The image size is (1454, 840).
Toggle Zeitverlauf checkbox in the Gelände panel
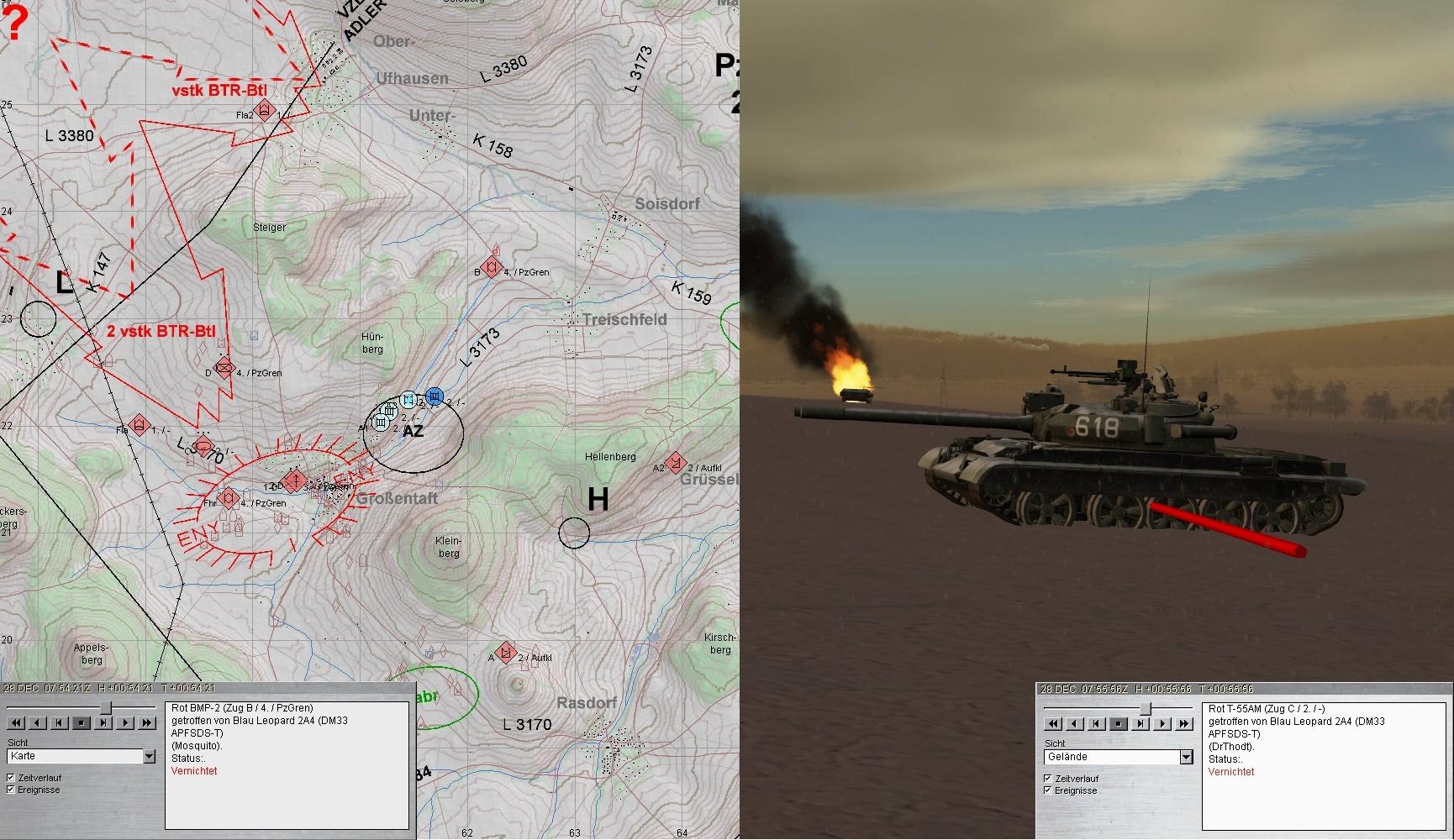click(x=1048, y=779)
